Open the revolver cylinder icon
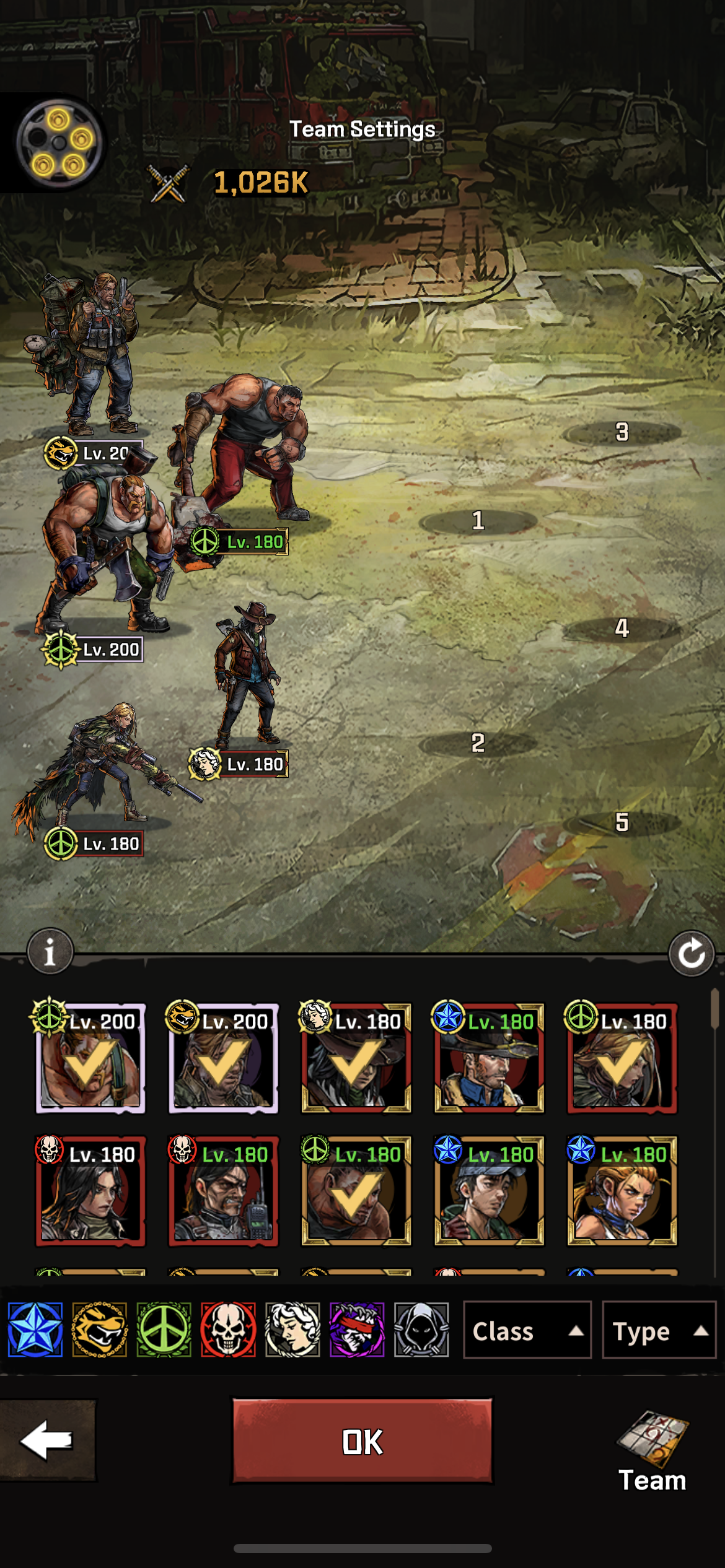Viewport: 725px width, 1568px height. point(59,142)
